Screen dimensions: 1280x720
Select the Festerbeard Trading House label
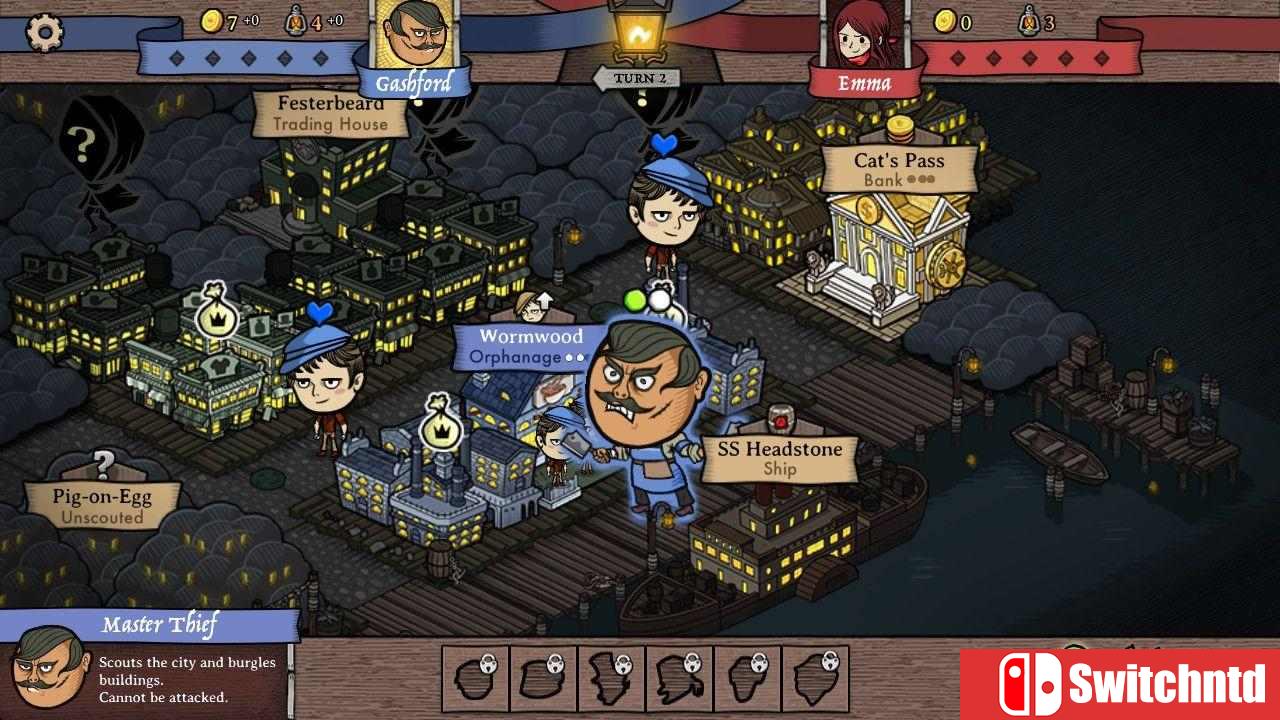[332, 113]
